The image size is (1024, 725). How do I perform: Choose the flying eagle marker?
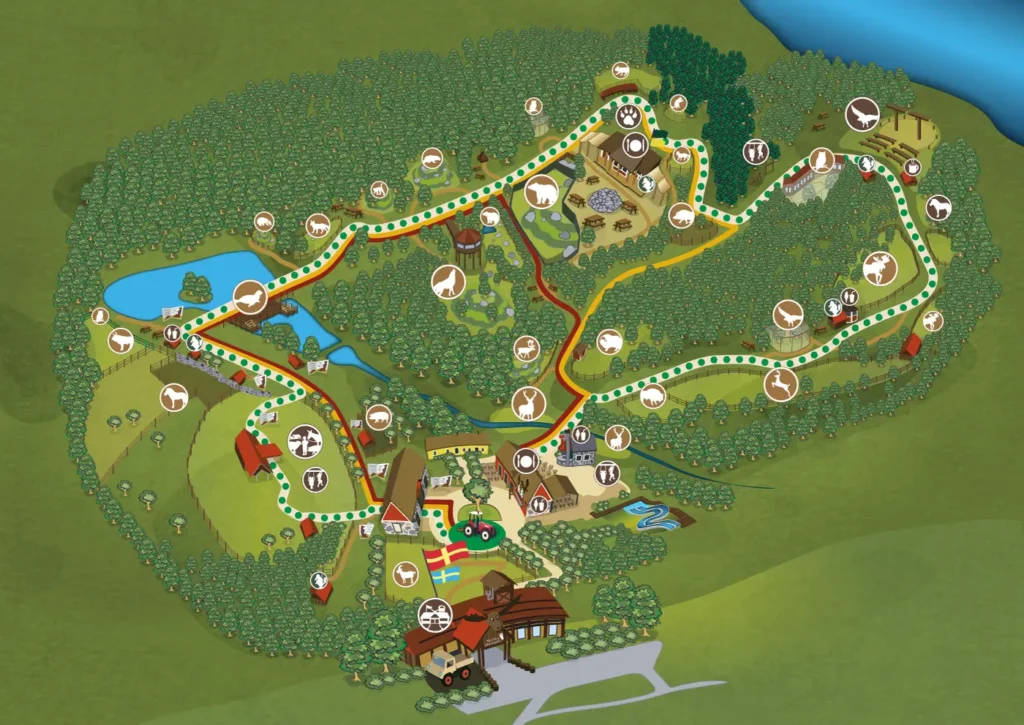tap(862, 116)
